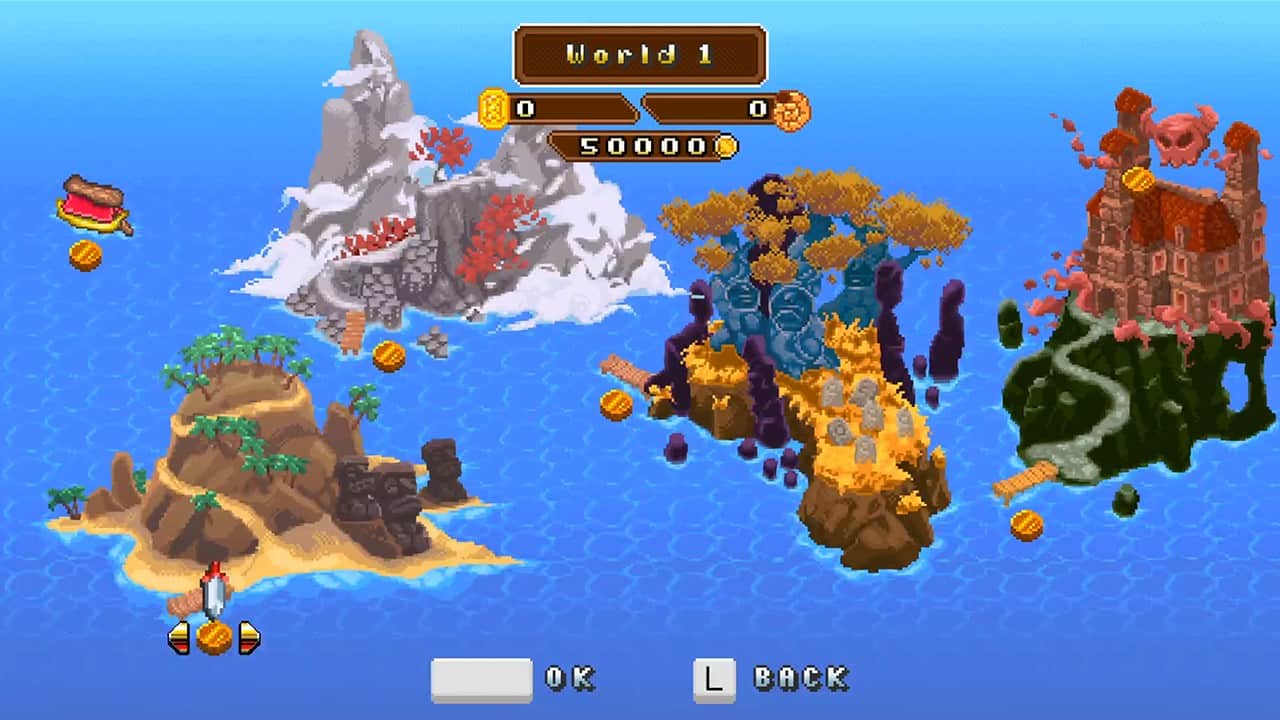Viewport: 1280px width, 720px height.
Task: Choose the snowy mountain island level marker
Action: point(389,356)
